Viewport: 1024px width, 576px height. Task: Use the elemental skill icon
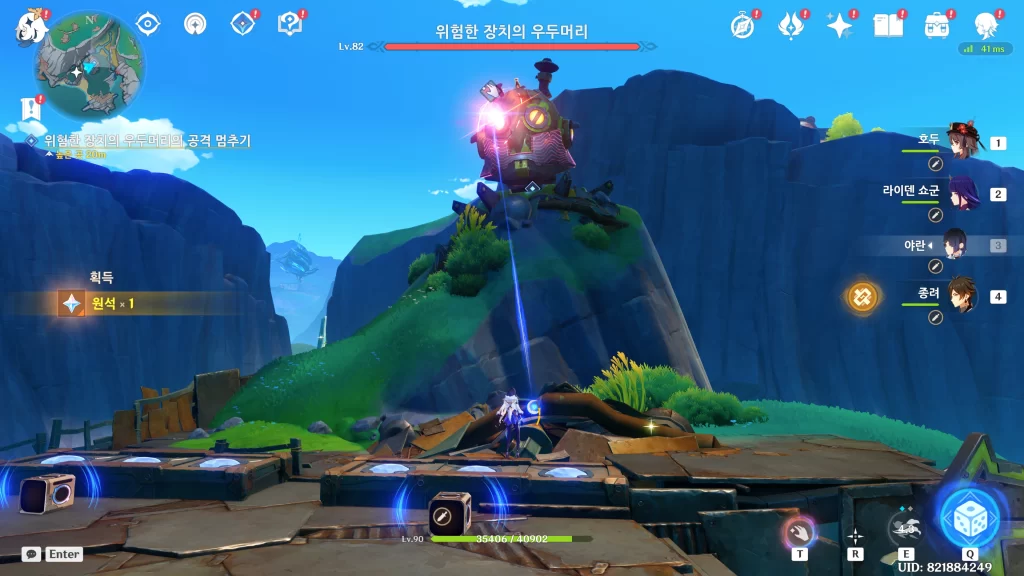coord(905,526)
